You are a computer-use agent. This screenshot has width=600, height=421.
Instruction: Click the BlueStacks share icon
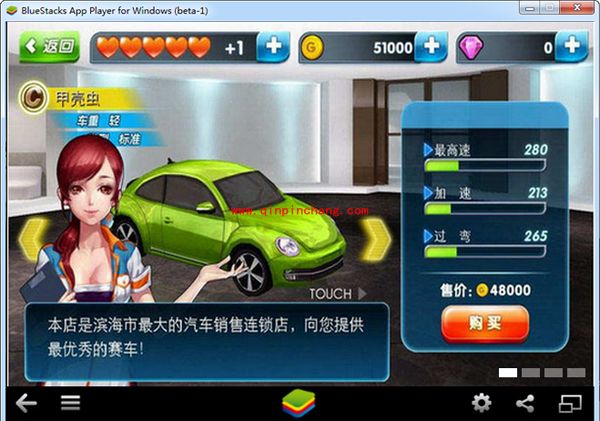[x=525, y=403]
